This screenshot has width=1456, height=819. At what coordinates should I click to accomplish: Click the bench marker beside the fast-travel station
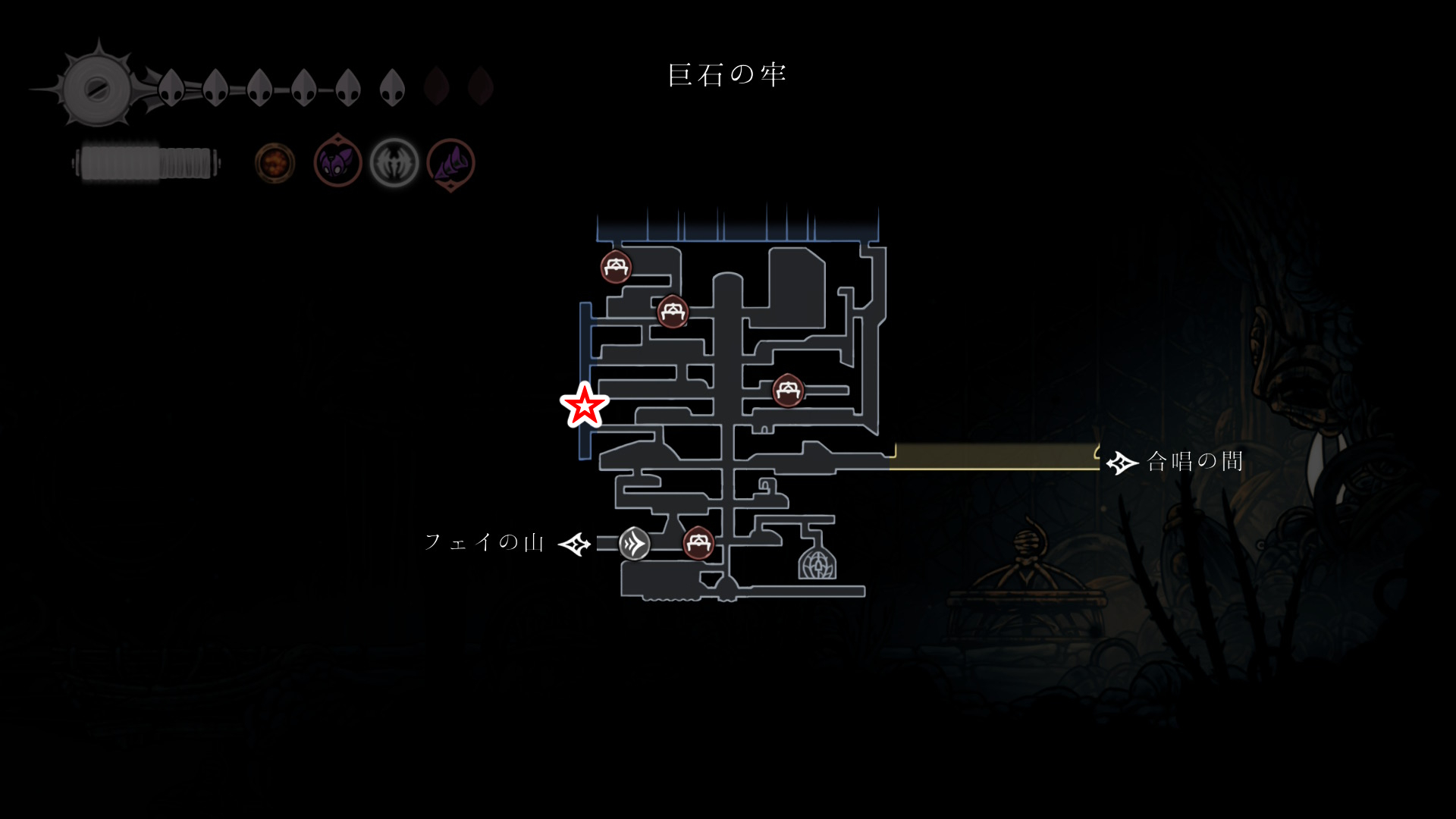click(x=698, y=543)
